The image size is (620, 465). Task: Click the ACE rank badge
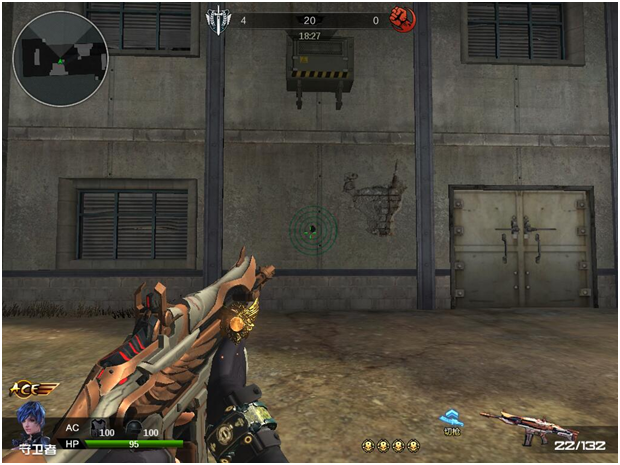32,388
